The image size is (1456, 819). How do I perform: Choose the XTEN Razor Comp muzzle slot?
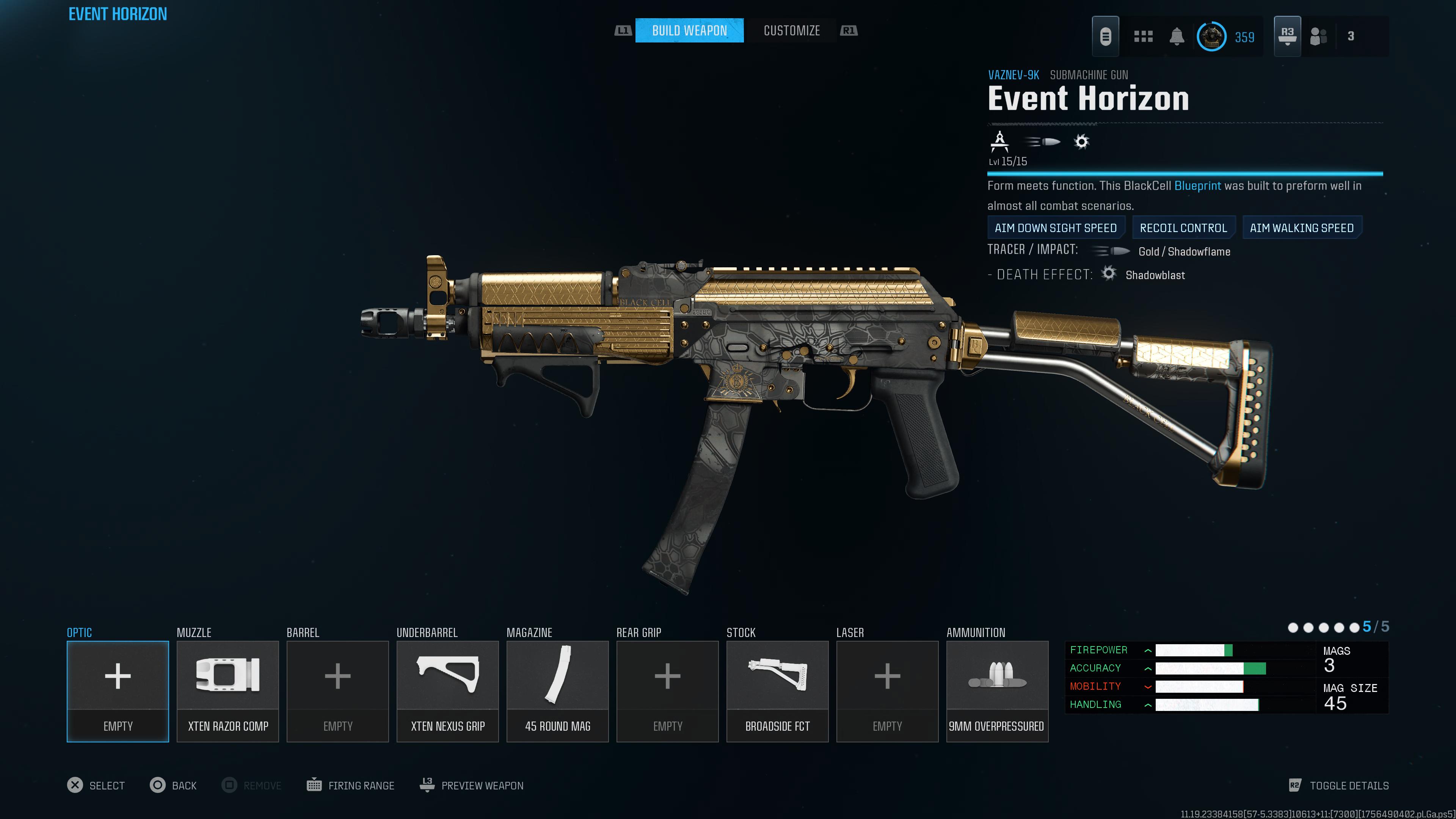pos(228,691)
